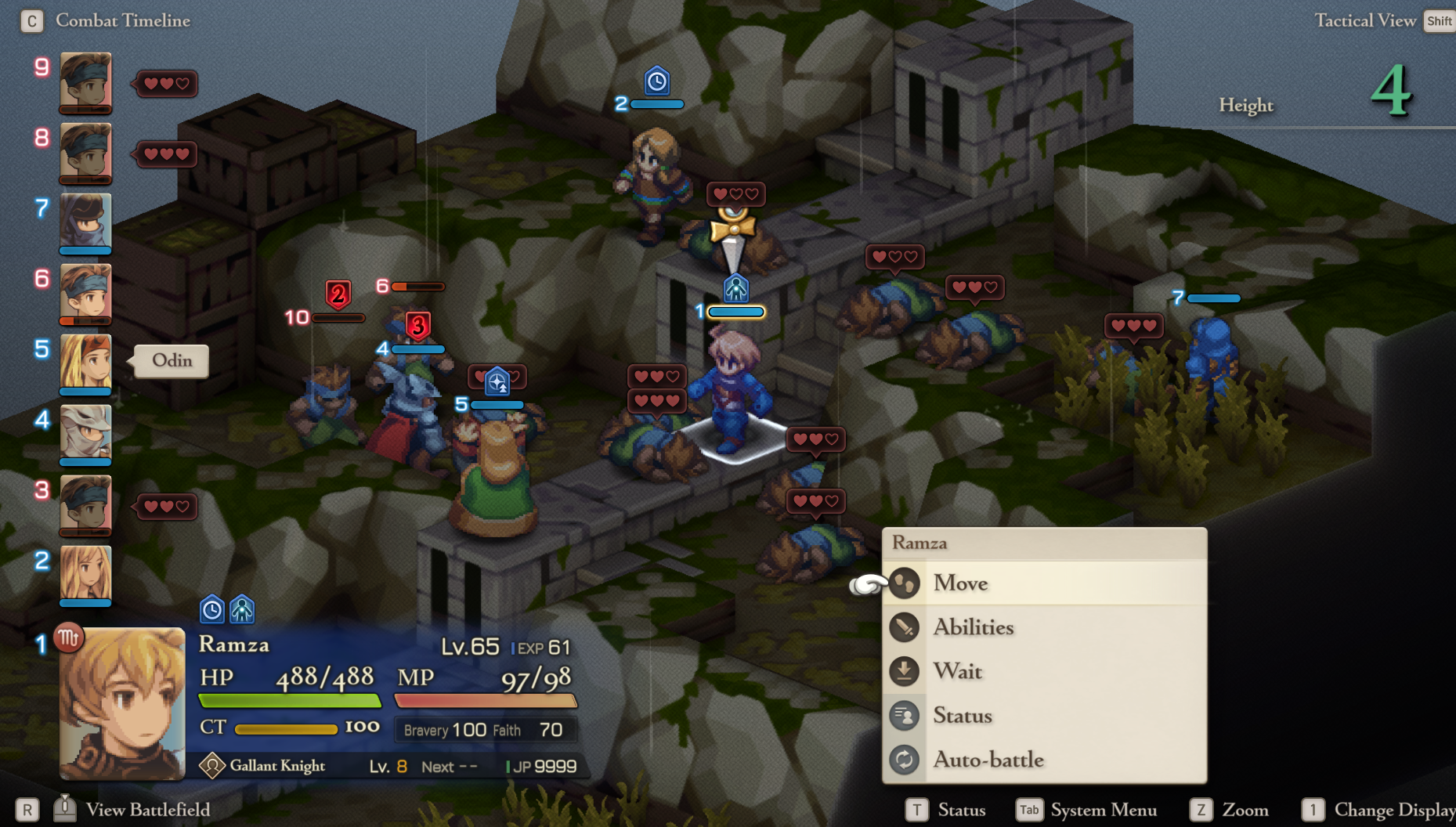Click the Zoom option

point(1245,810)
